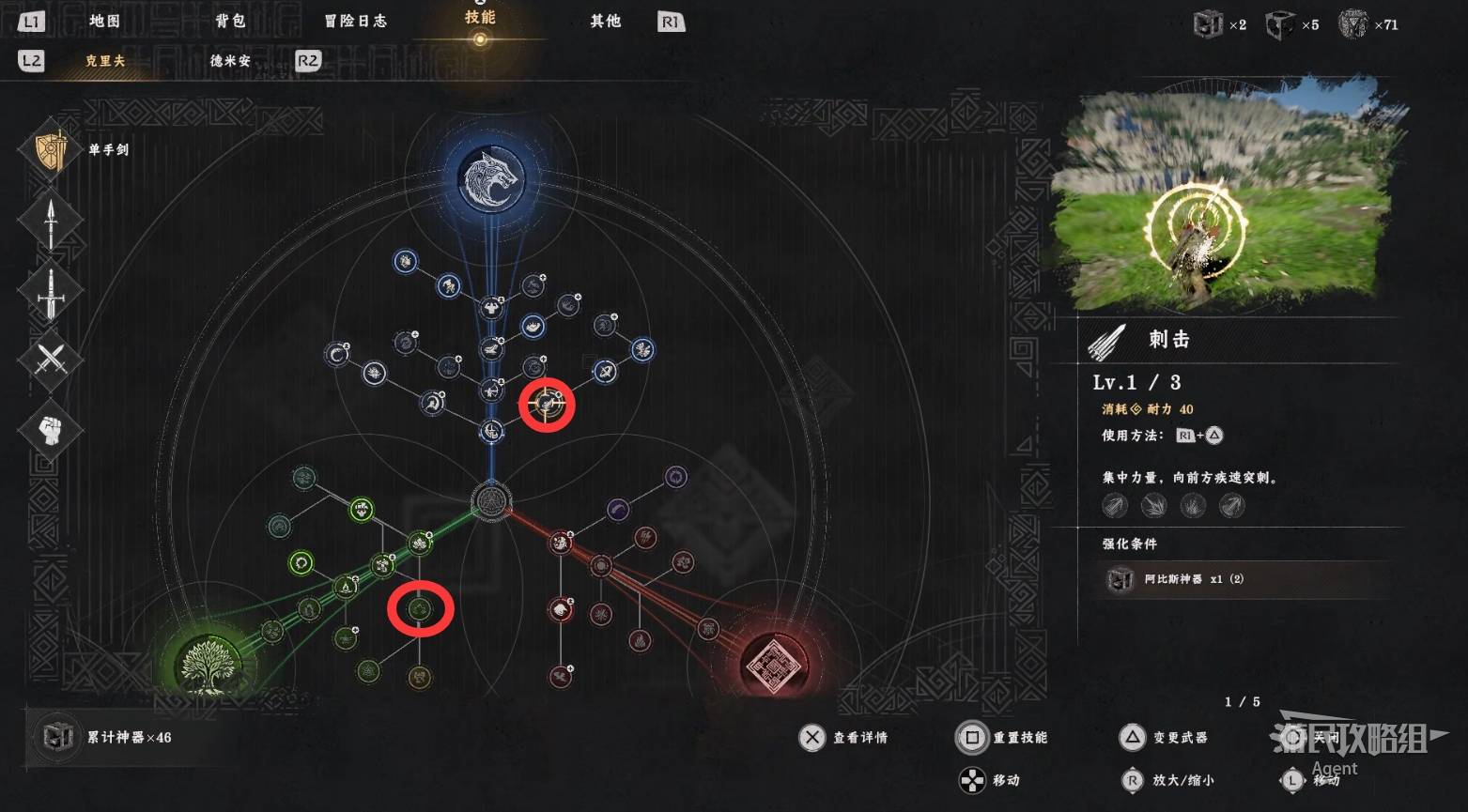Screen dimensions: 1468x812
Task: Select the 冒险日志 tab
Action: (355, 21)
